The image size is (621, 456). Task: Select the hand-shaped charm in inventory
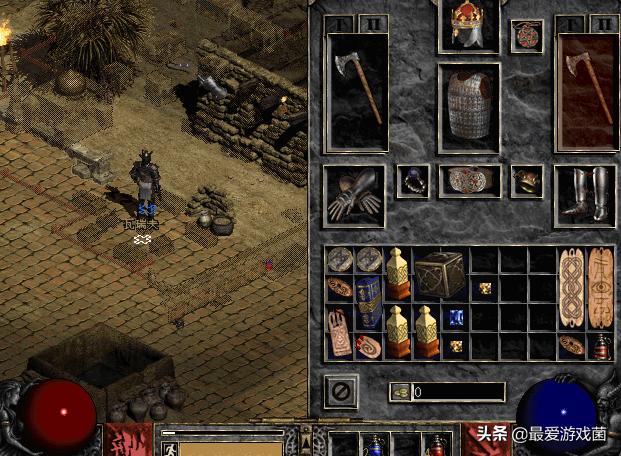(339, 332)
